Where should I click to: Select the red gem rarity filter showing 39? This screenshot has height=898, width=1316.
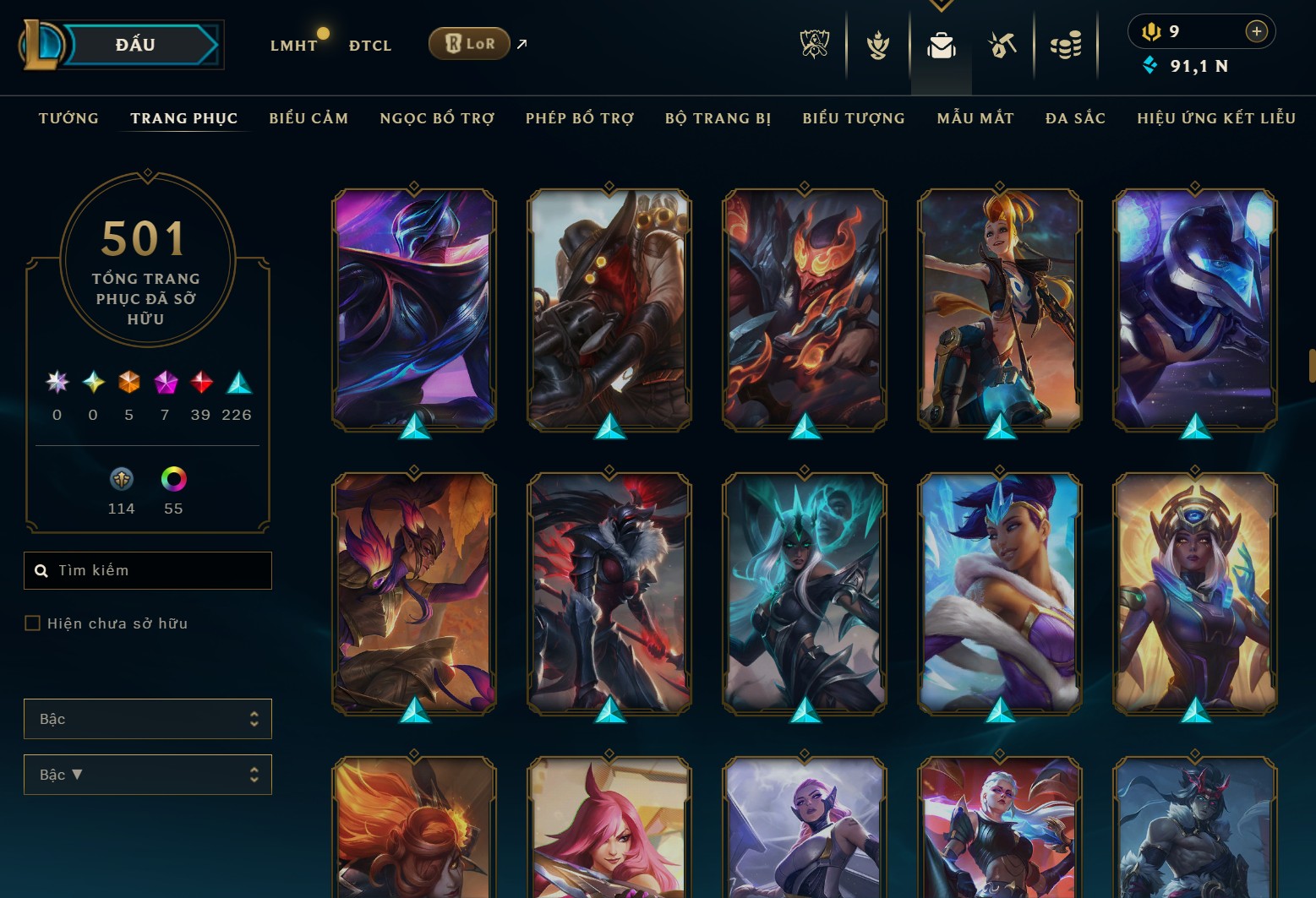click(202, 384)
